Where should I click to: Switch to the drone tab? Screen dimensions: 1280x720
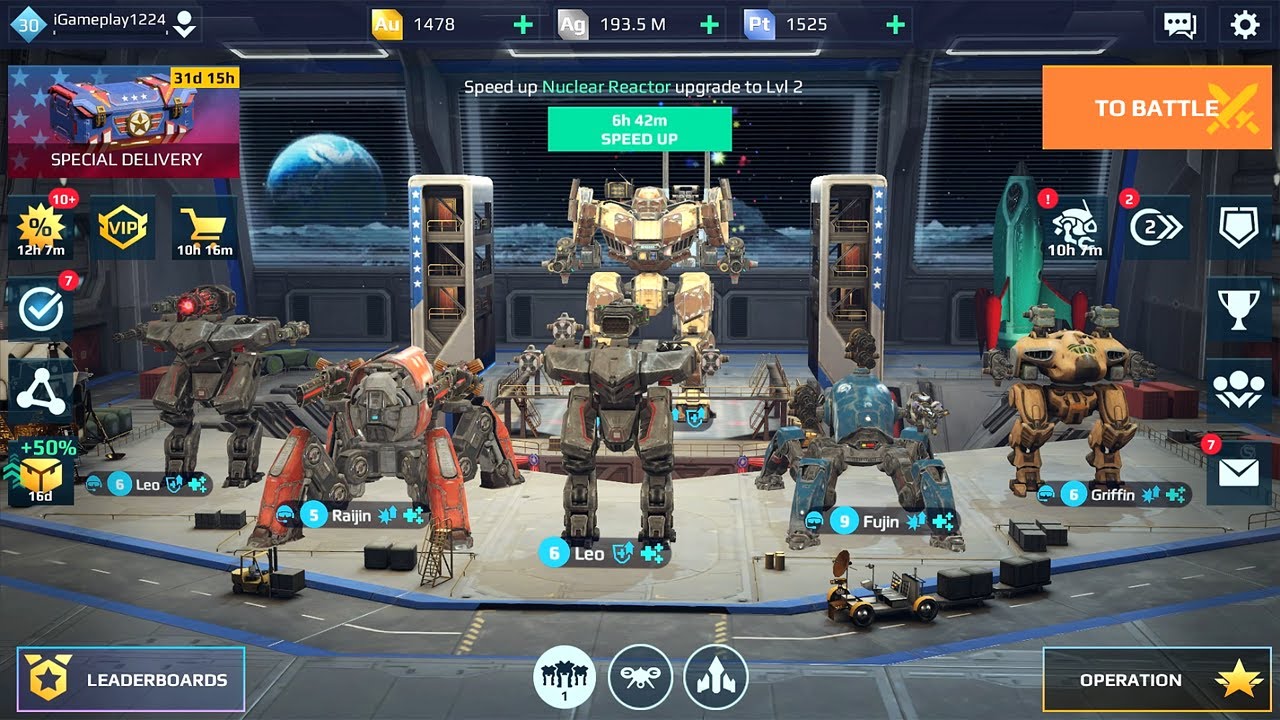tap(640, 678)
